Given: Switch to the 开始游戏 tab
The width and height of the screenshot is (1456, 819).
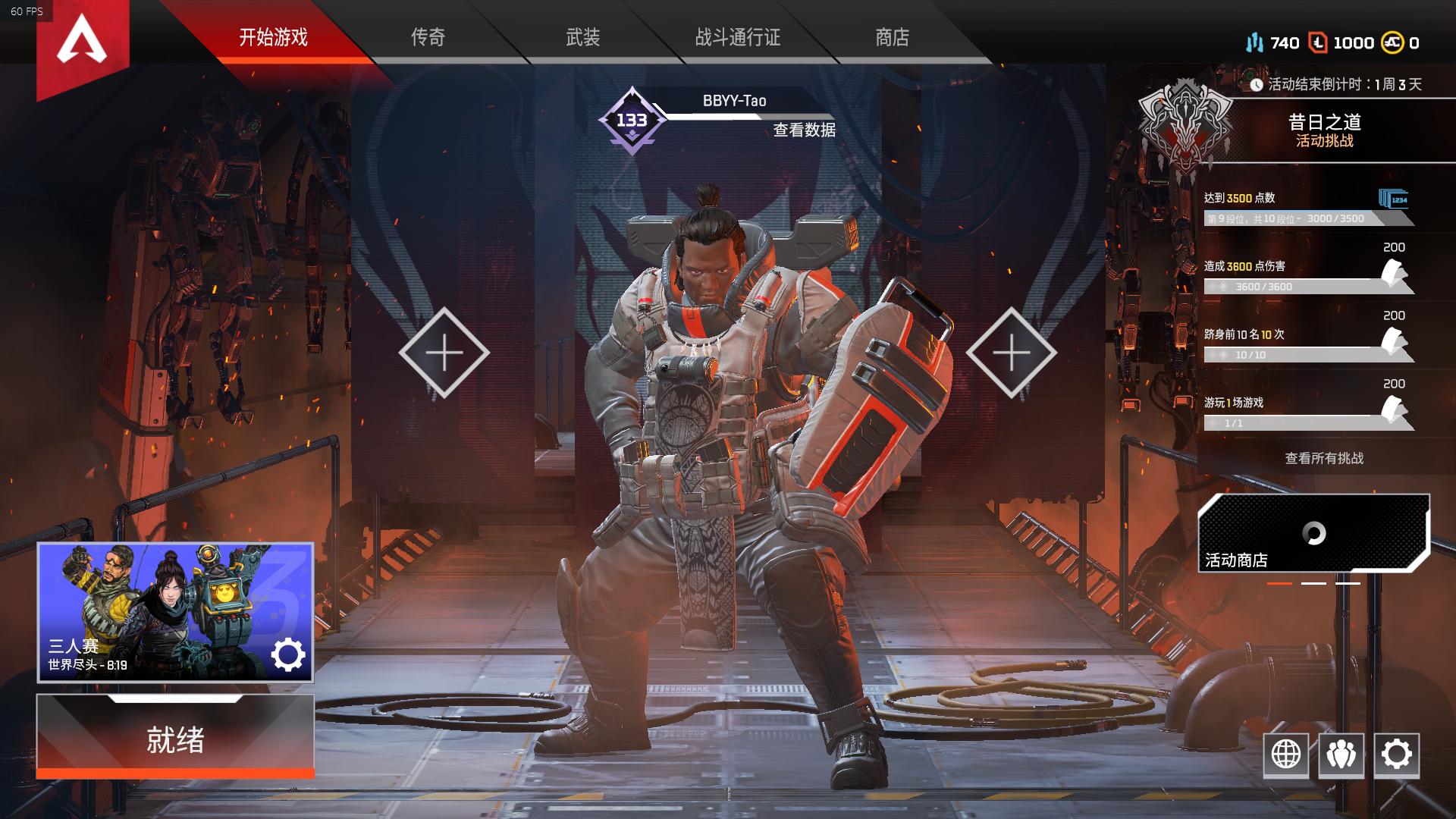Looking at the screenshot, I should 273,37.
